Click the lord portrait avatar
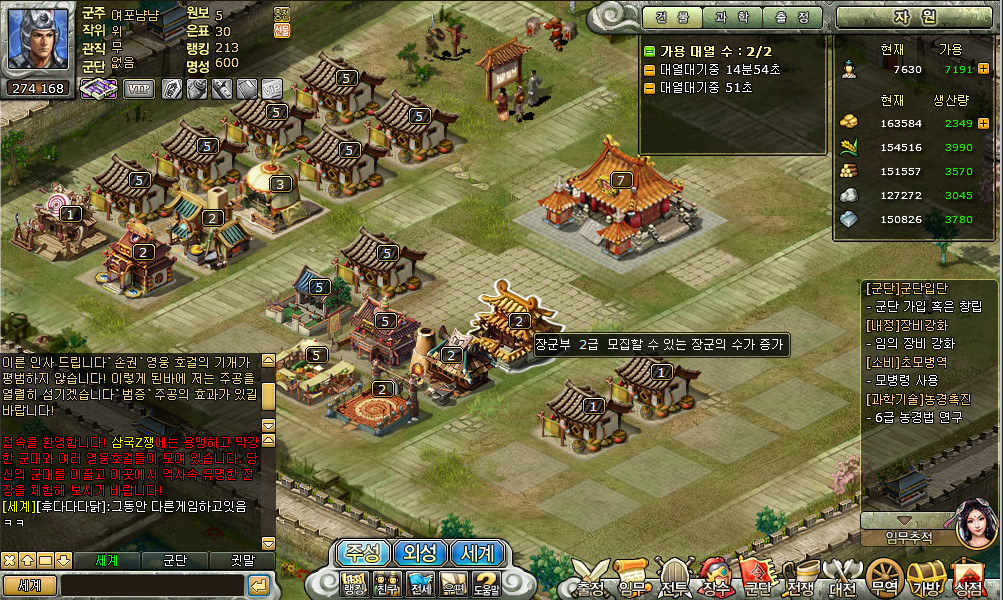 pyautogui.click(x=38, y=40)
